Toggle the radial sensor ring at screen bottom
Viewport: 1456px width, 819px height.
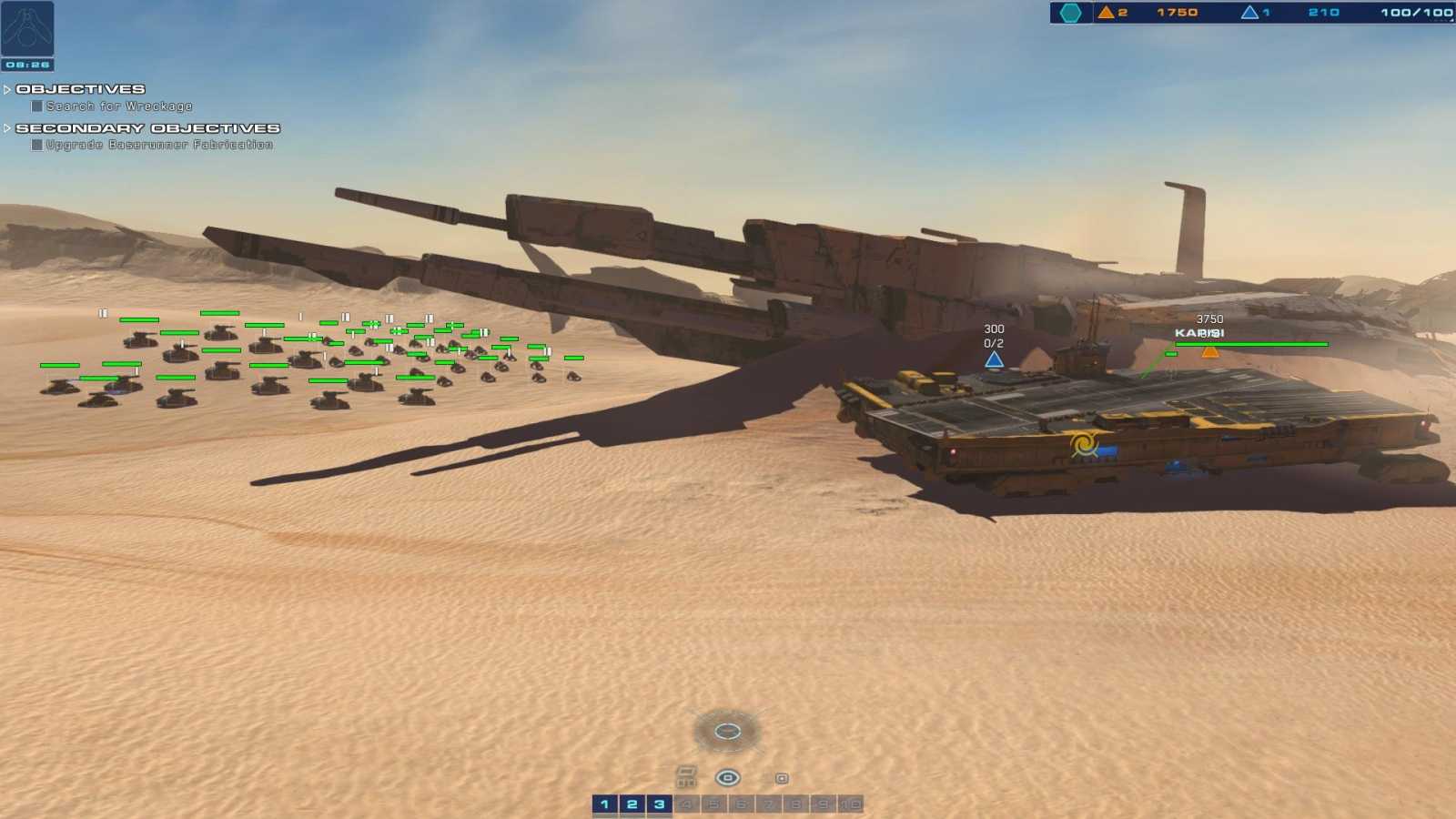726,731
